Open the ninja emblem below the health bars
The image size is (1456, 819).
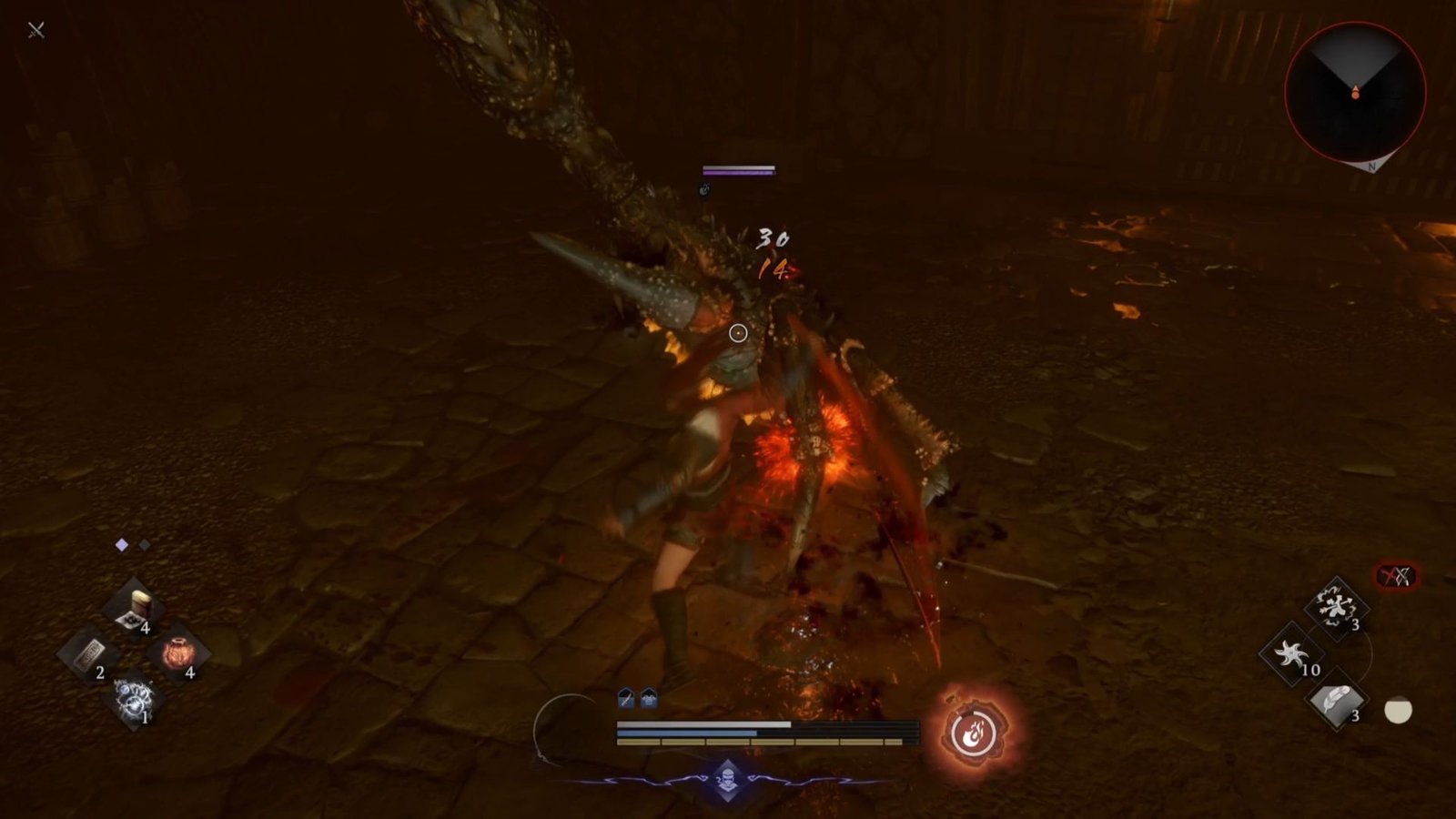726,778
